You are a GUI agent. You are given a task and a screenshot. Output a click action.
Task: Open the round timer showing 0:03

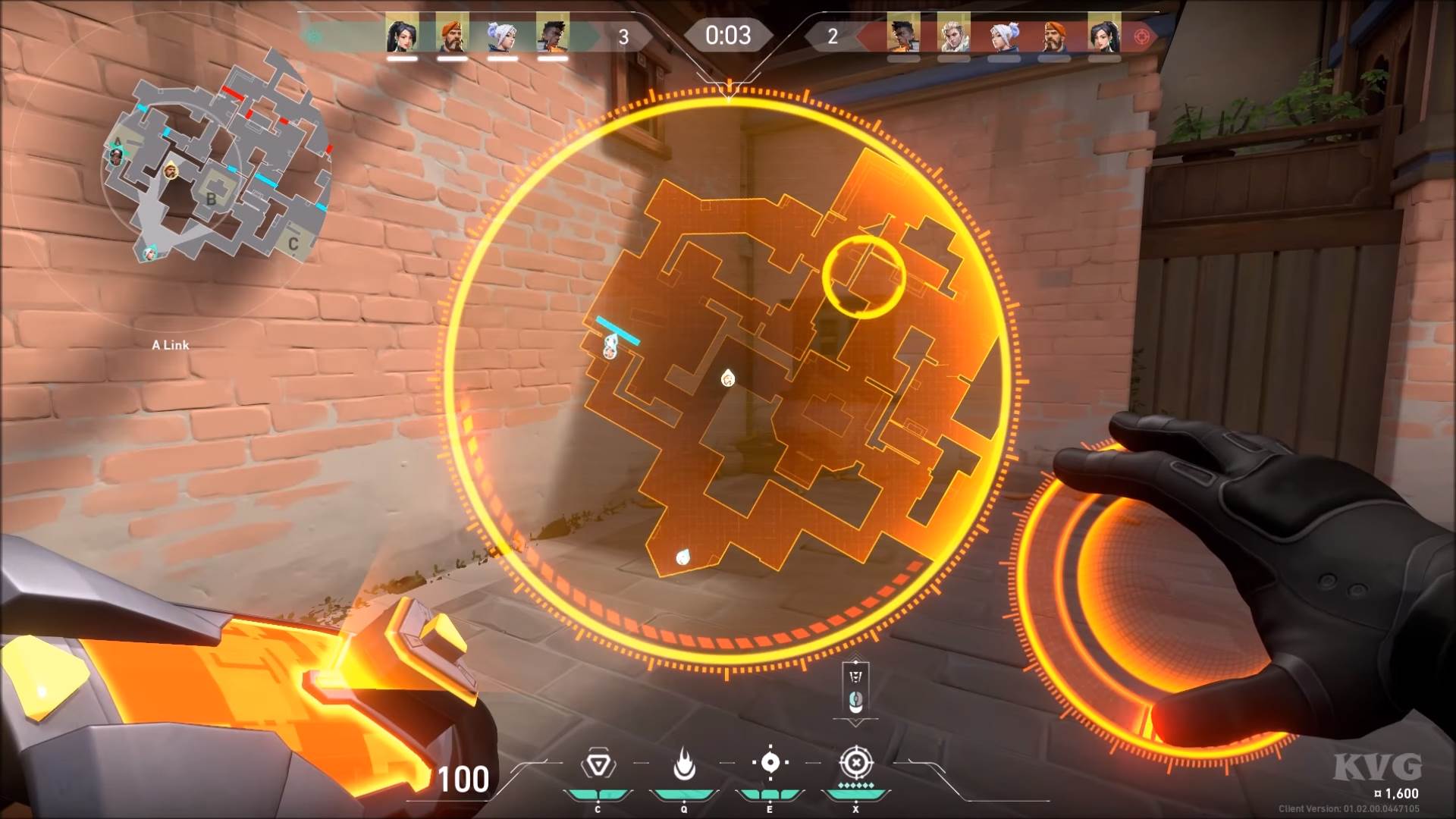(x=728, y=34)
